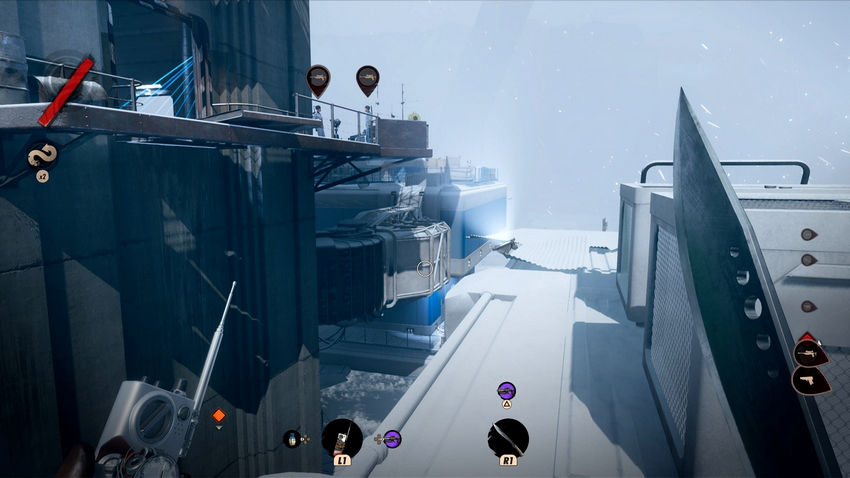
Task: Click the Reprise loop icon
Action: point(42,155)
